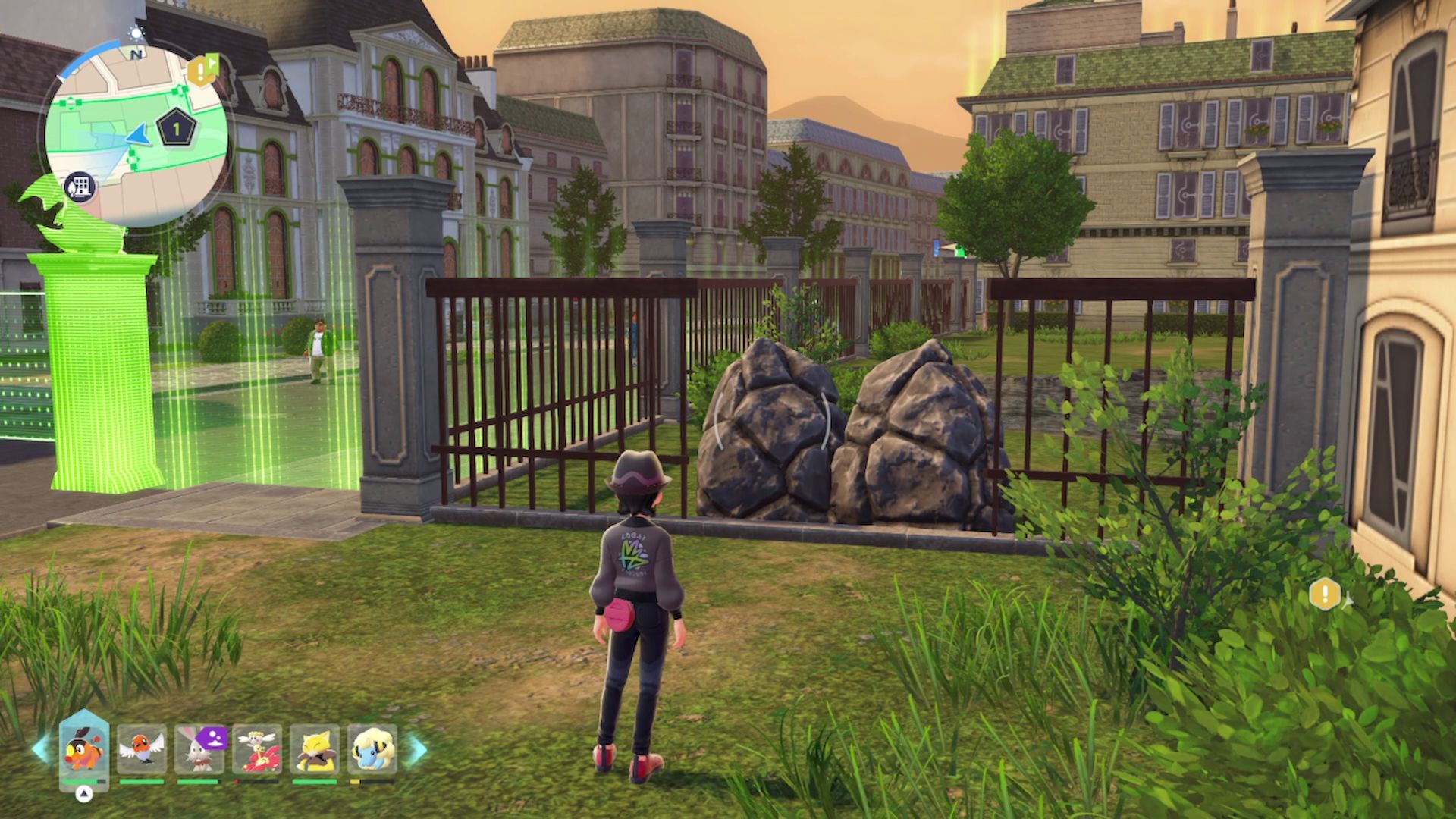This screenshot has height=819, width=1456.
Task: Choose Abra from the party bar
Action: [315, 749]
